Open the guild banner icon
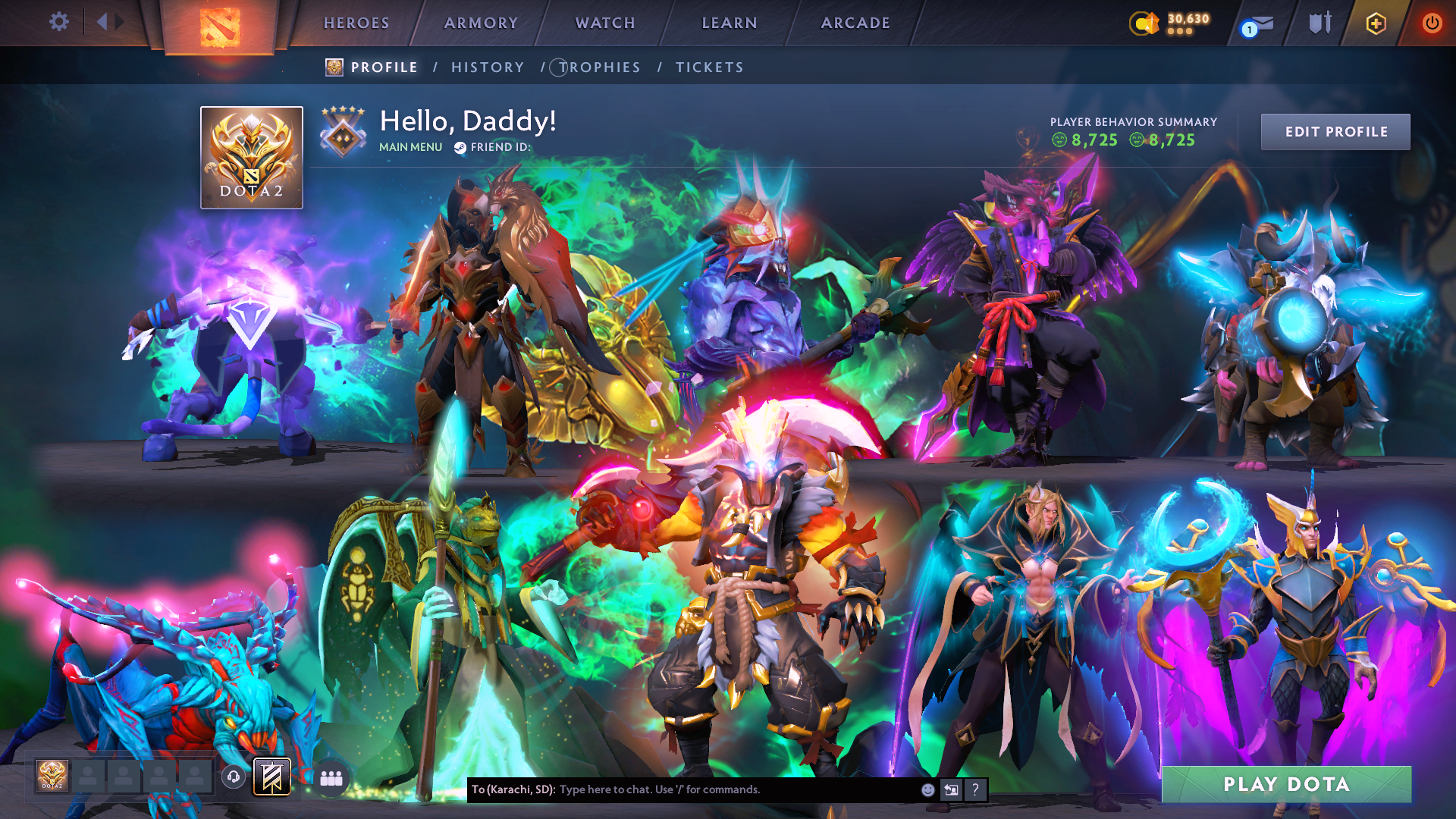Viewport: 1456px width, 819px height. click(x=271, y=776)
